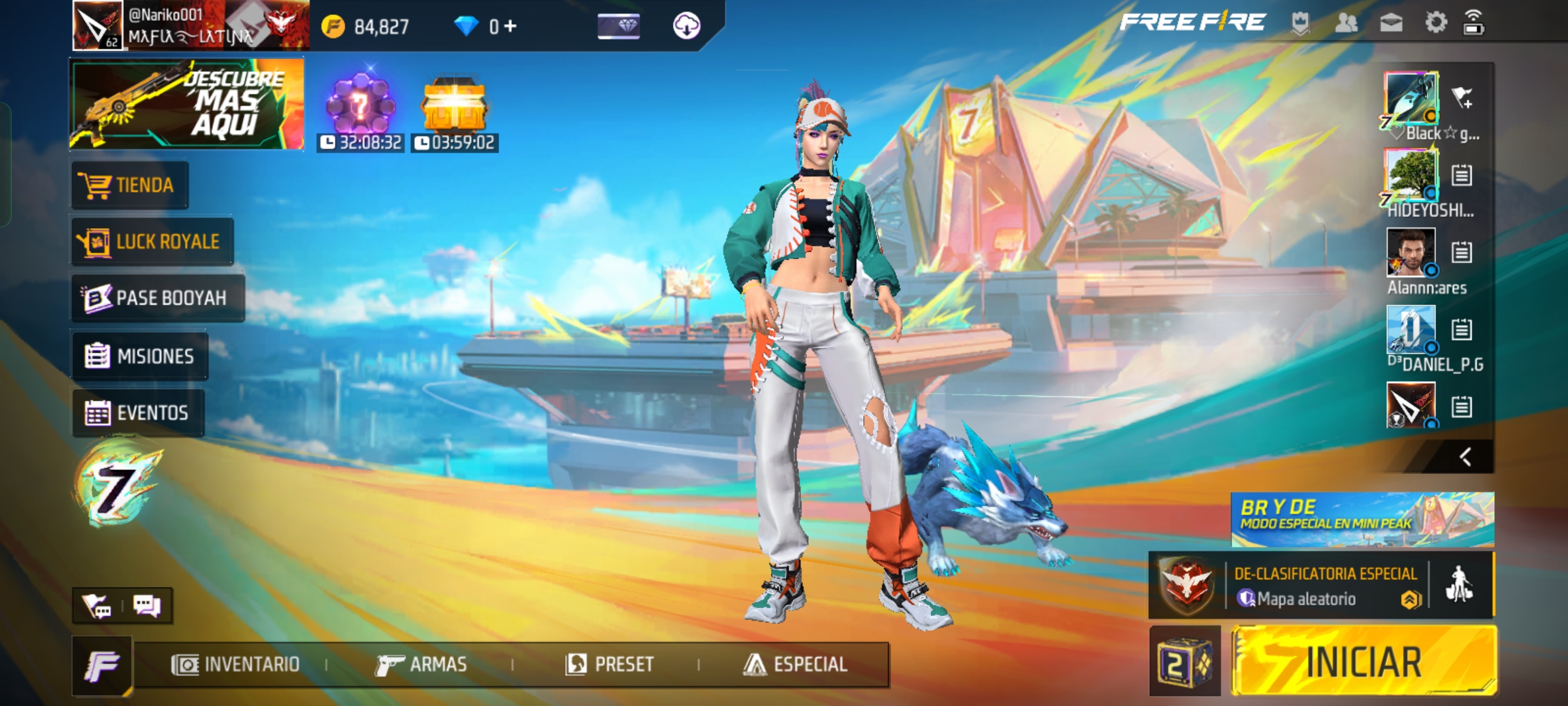
Task: Select friend Alannn:ares in the list
Action: click(x=1411, y=252)
